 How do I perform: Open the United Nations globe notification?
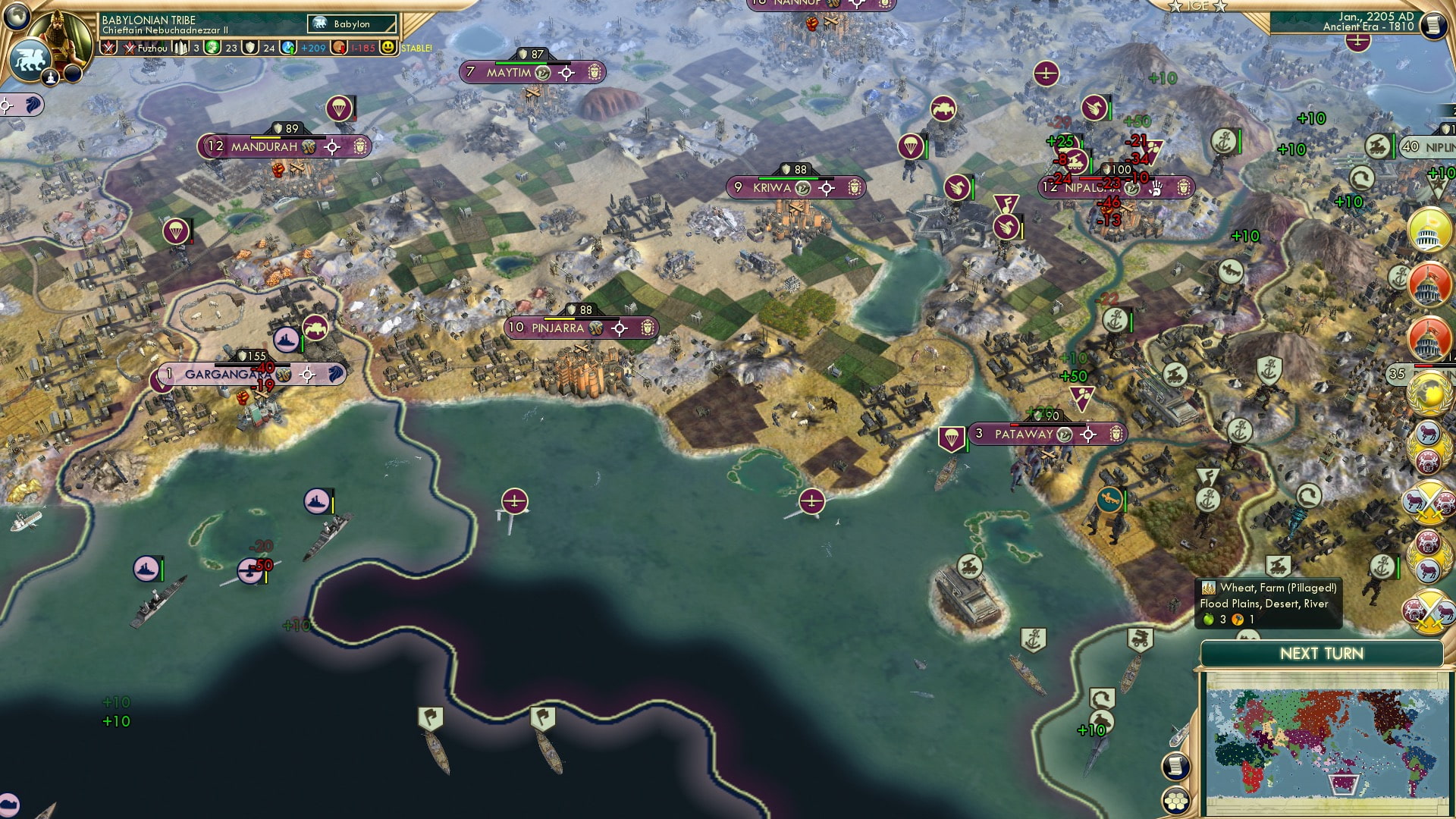1428,395
